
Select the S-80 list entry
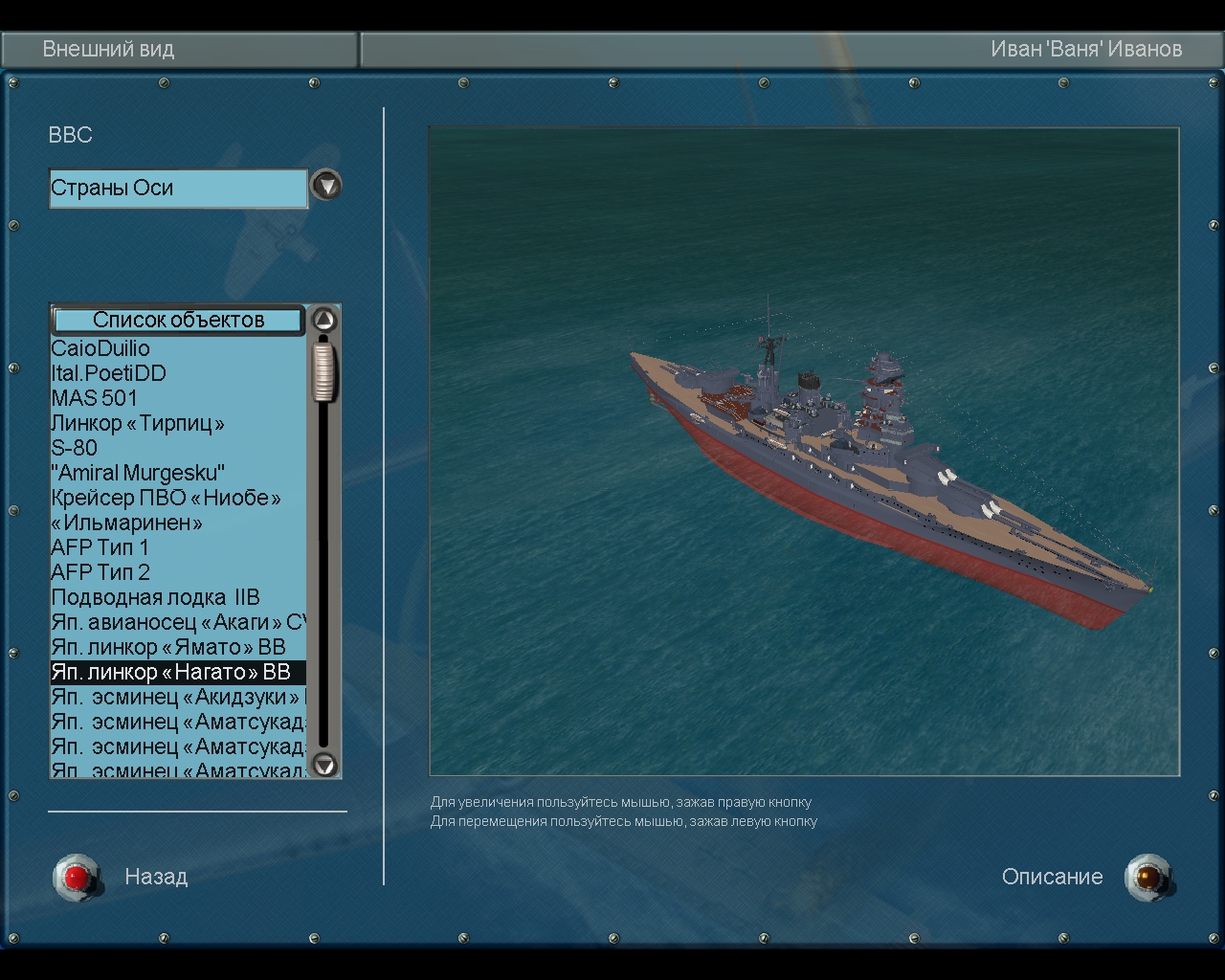point(74,448)
